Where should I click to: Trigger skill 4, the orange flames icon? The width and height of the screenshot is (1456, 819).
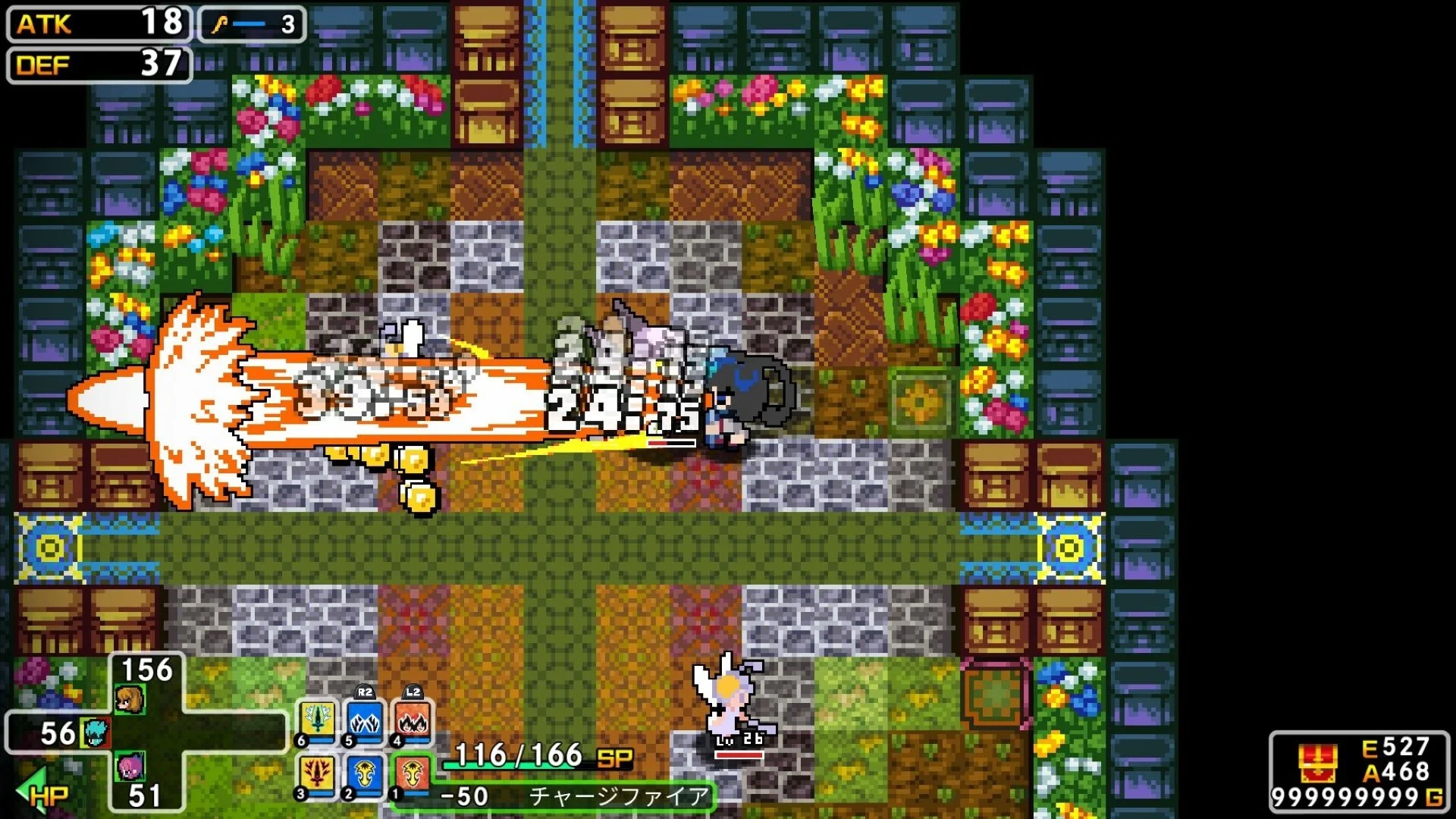[x=413, y=721]
